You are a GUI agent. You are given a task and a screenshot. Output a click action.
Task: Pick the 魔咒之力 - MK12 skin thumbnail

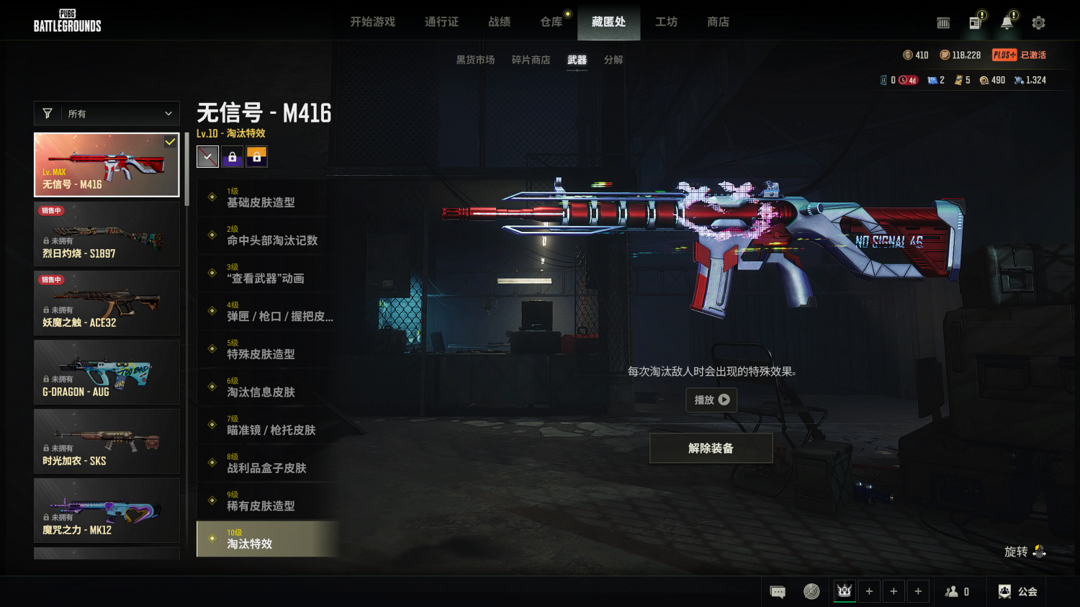pos(107,510)
